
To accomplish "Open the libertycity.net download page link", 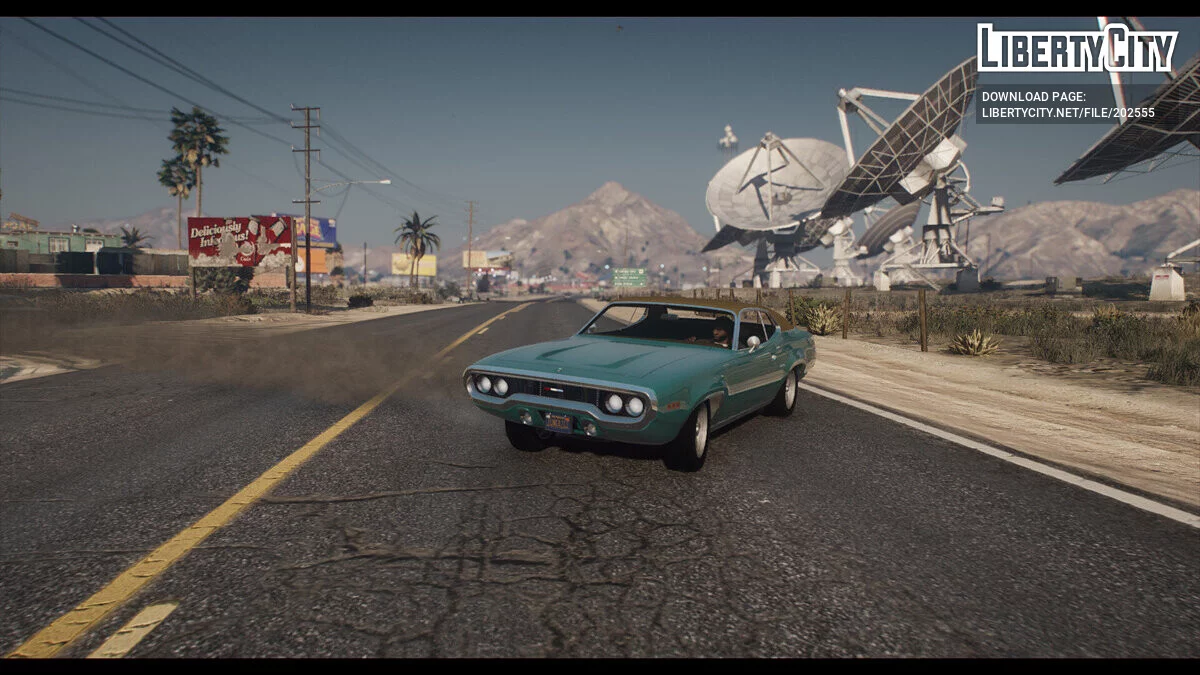I will coord(1067,113).
